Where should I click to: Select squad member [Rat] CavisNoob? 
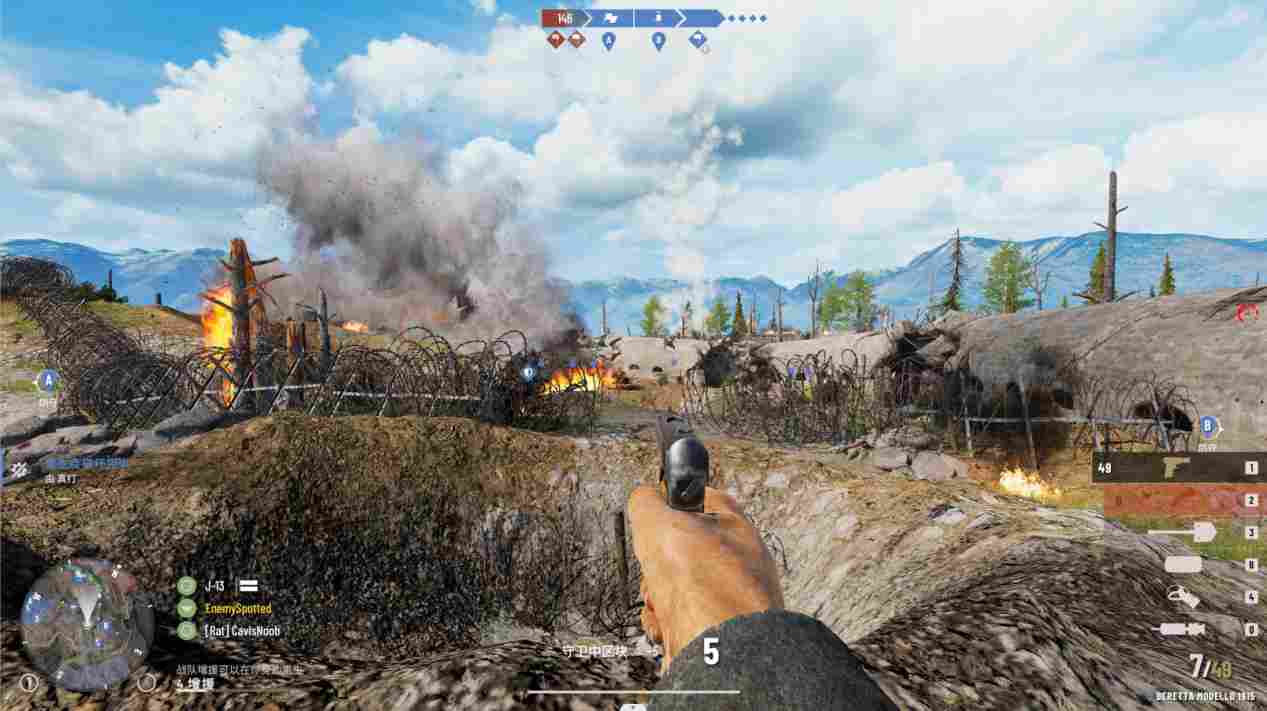pos(241,631)
